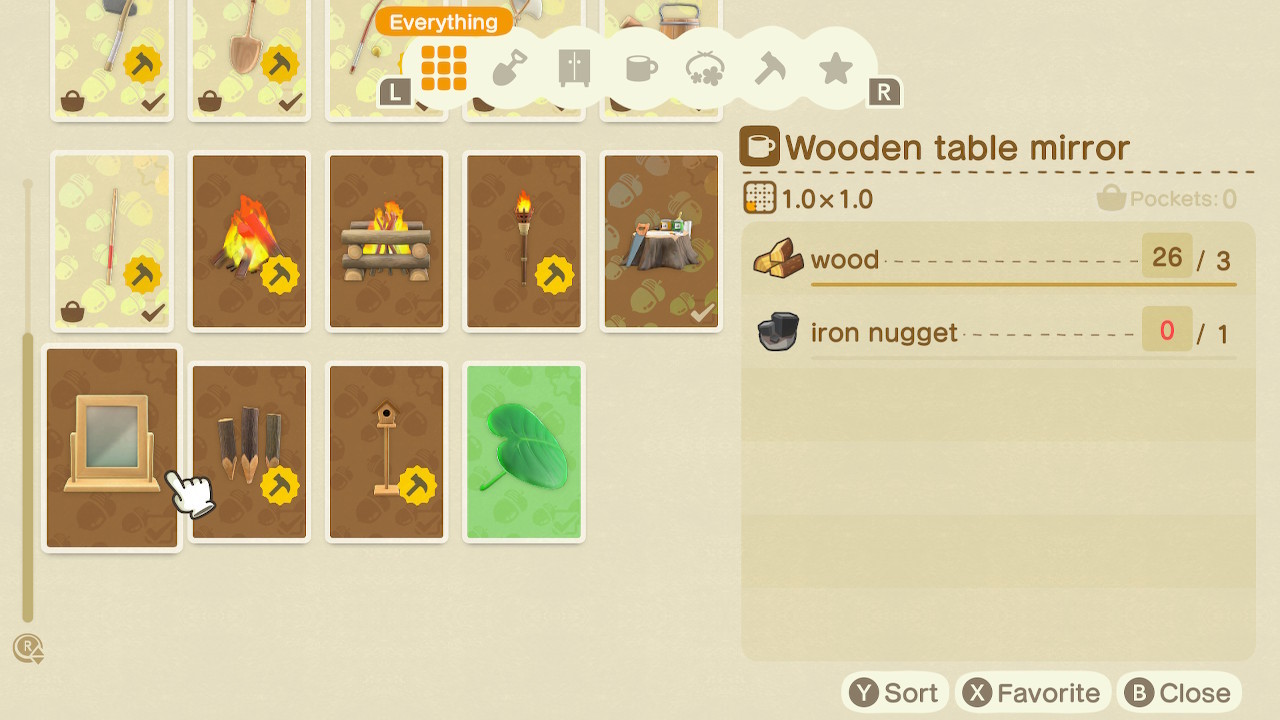This screenshot has height=720, width=1280.
Task: Select the cup housewares category icon
Action: pyautogui.click(x=639, y=68)
